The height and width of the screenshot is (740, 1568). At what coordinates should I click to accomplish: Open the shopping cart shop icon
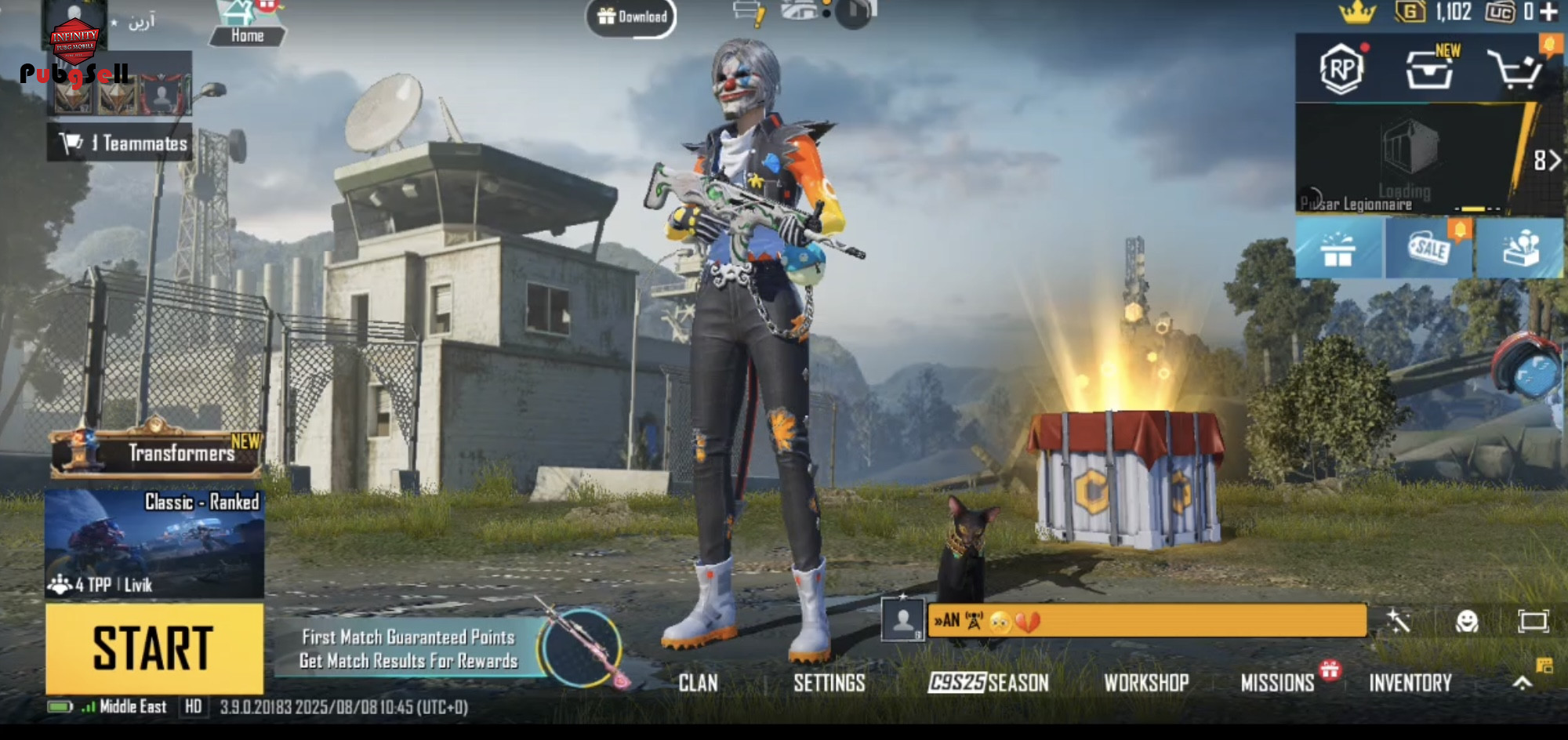[x=1517, y=70]
